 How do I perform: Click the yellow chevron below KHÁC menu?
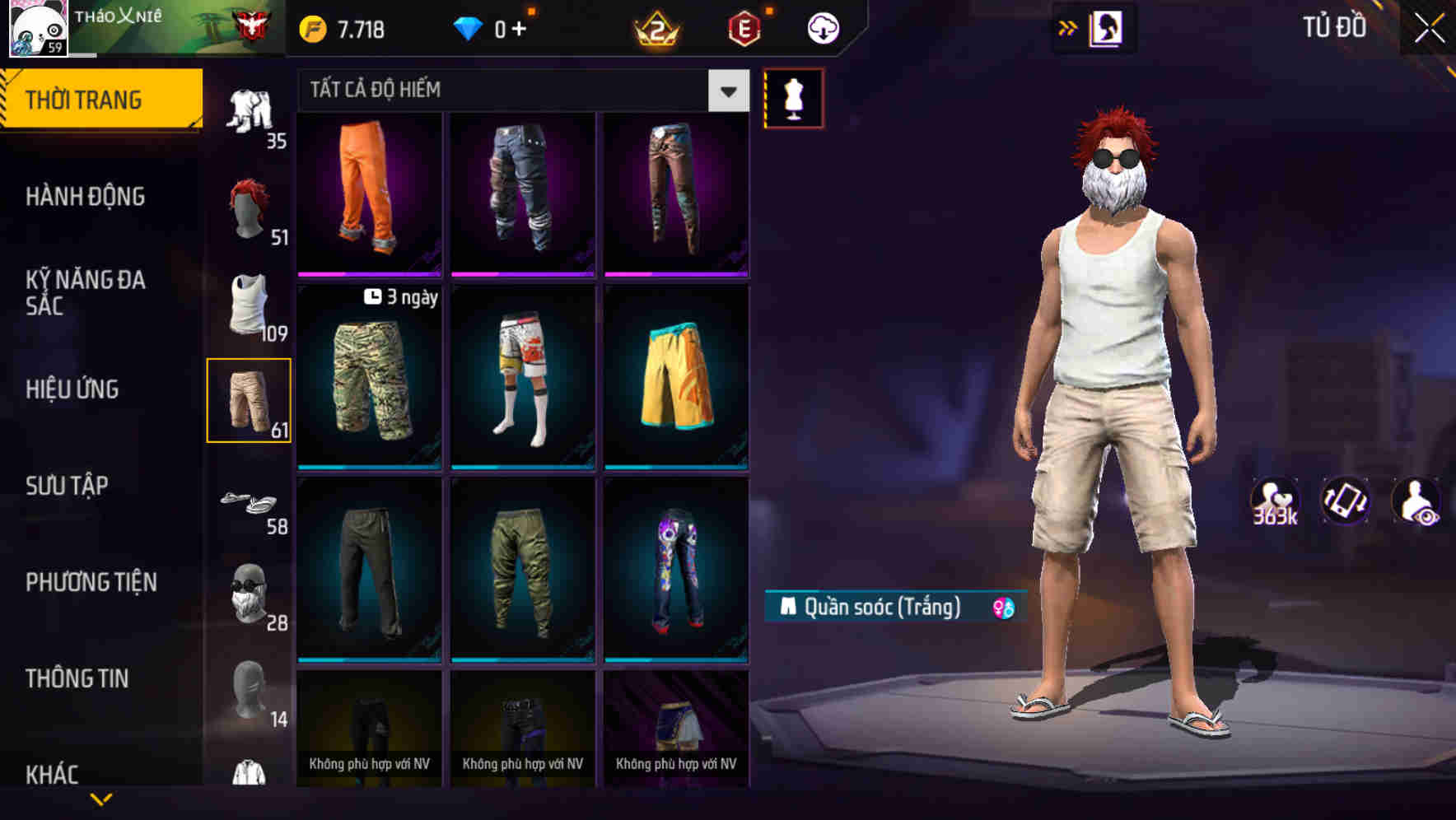pos(102,799)
